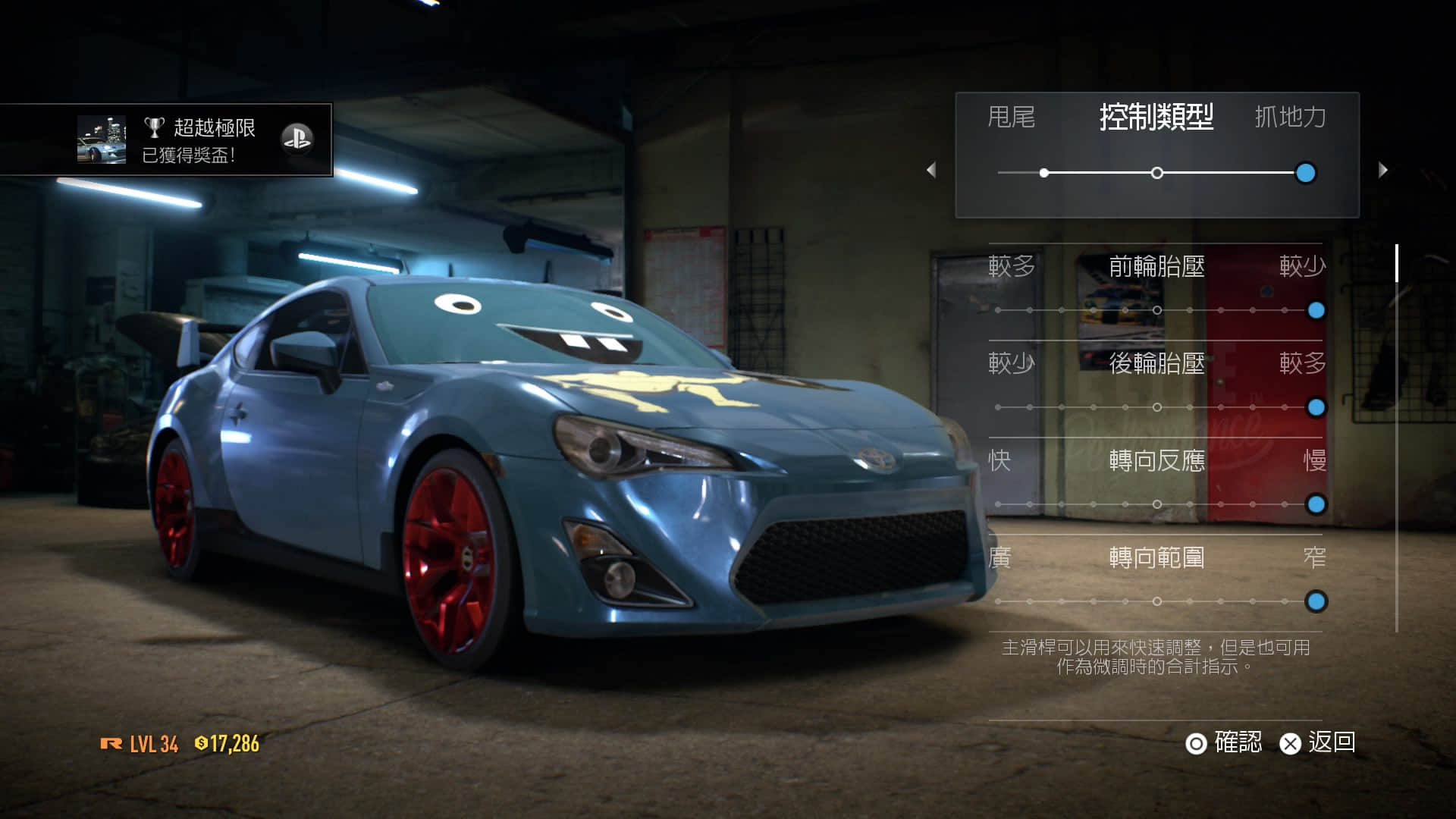Adjust the 後輪胎壓 slider
This screenshot has width=1456, height=819.
tap(1316, 407)
